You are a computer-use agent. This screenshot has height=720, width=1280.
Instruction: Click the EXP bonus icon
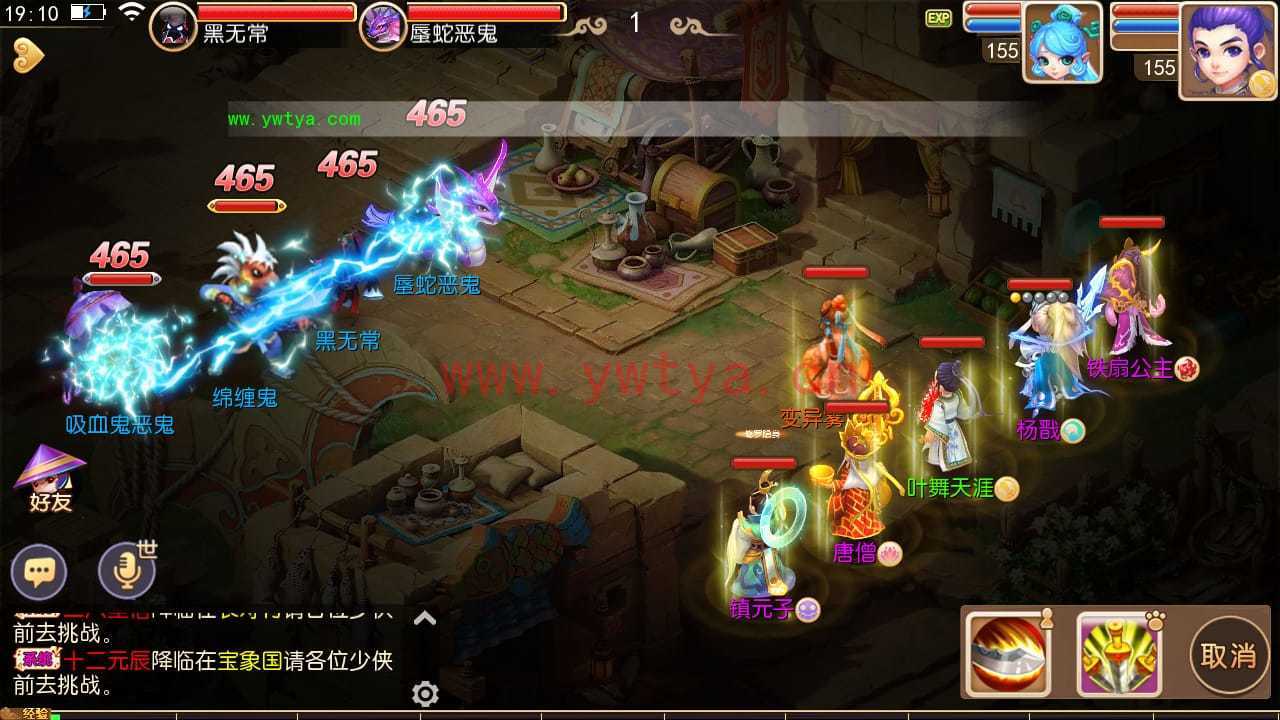pyautogui.click(x=938, y=18)
